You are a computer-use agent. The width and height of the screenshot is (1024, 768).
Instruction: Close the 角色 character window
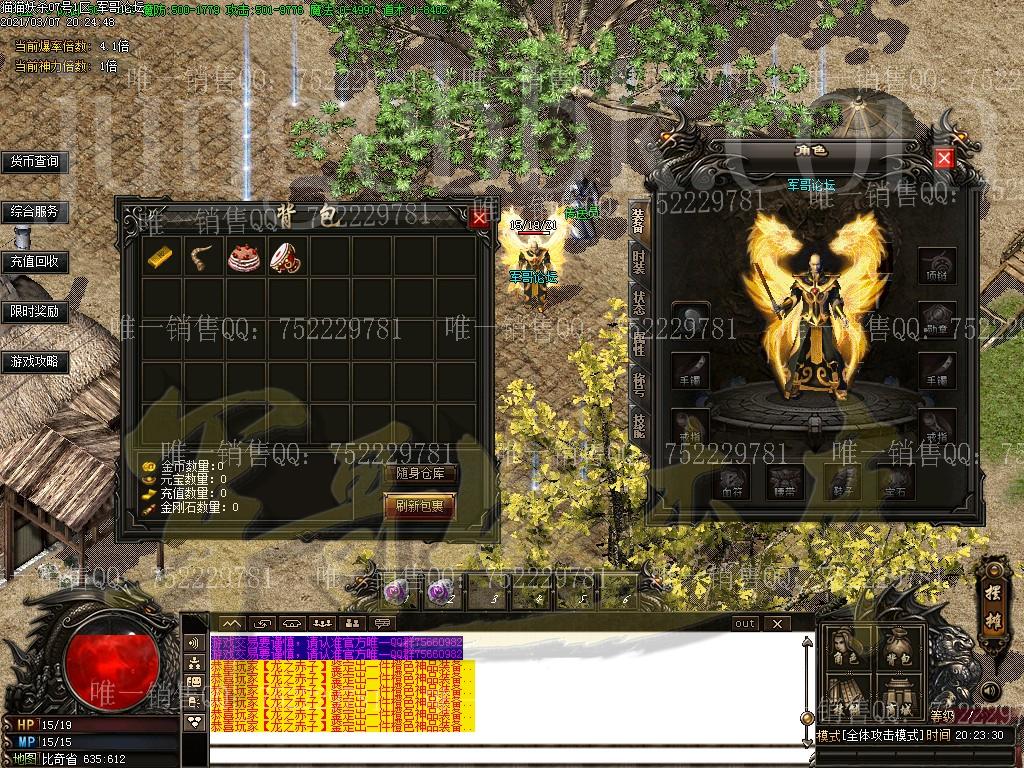click(944, 158)
